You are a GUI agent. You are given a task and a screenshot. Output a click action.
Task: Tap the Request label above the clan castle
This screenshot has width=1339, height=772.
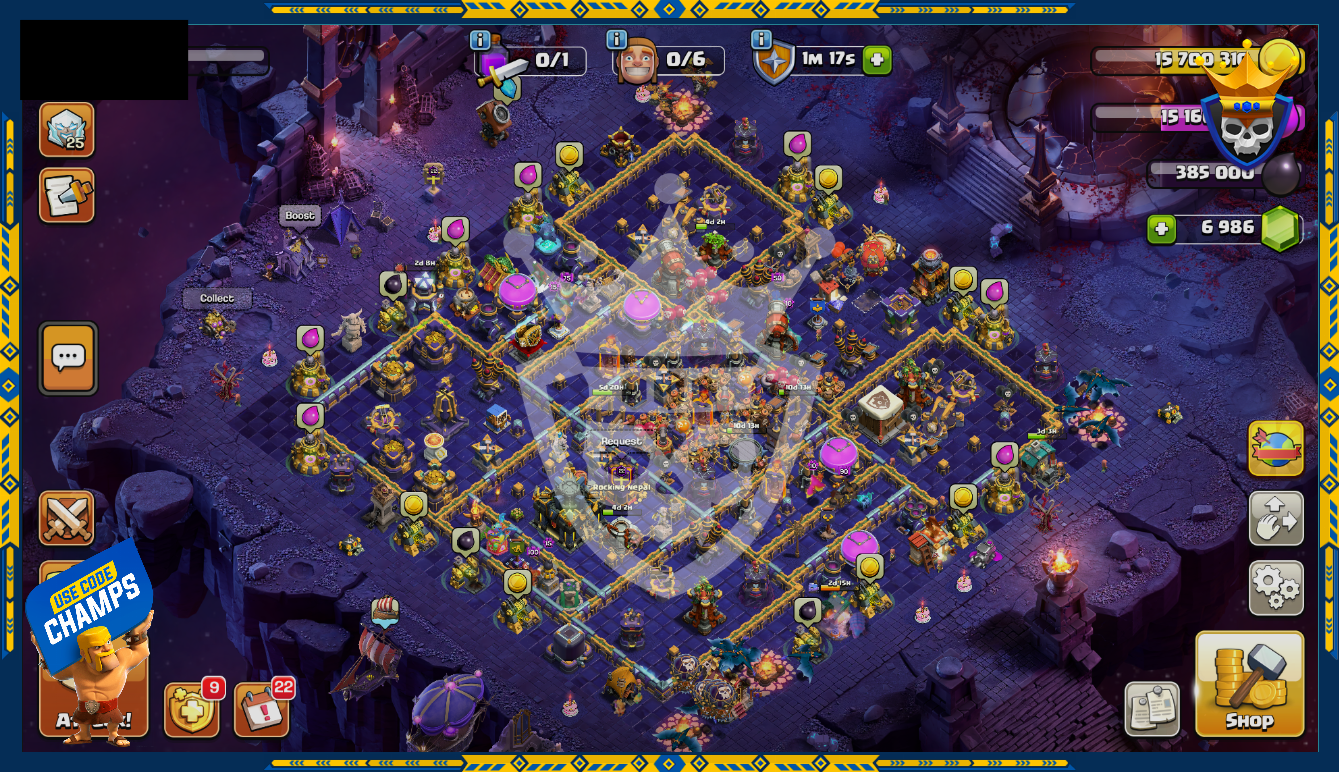click(621, 441)
